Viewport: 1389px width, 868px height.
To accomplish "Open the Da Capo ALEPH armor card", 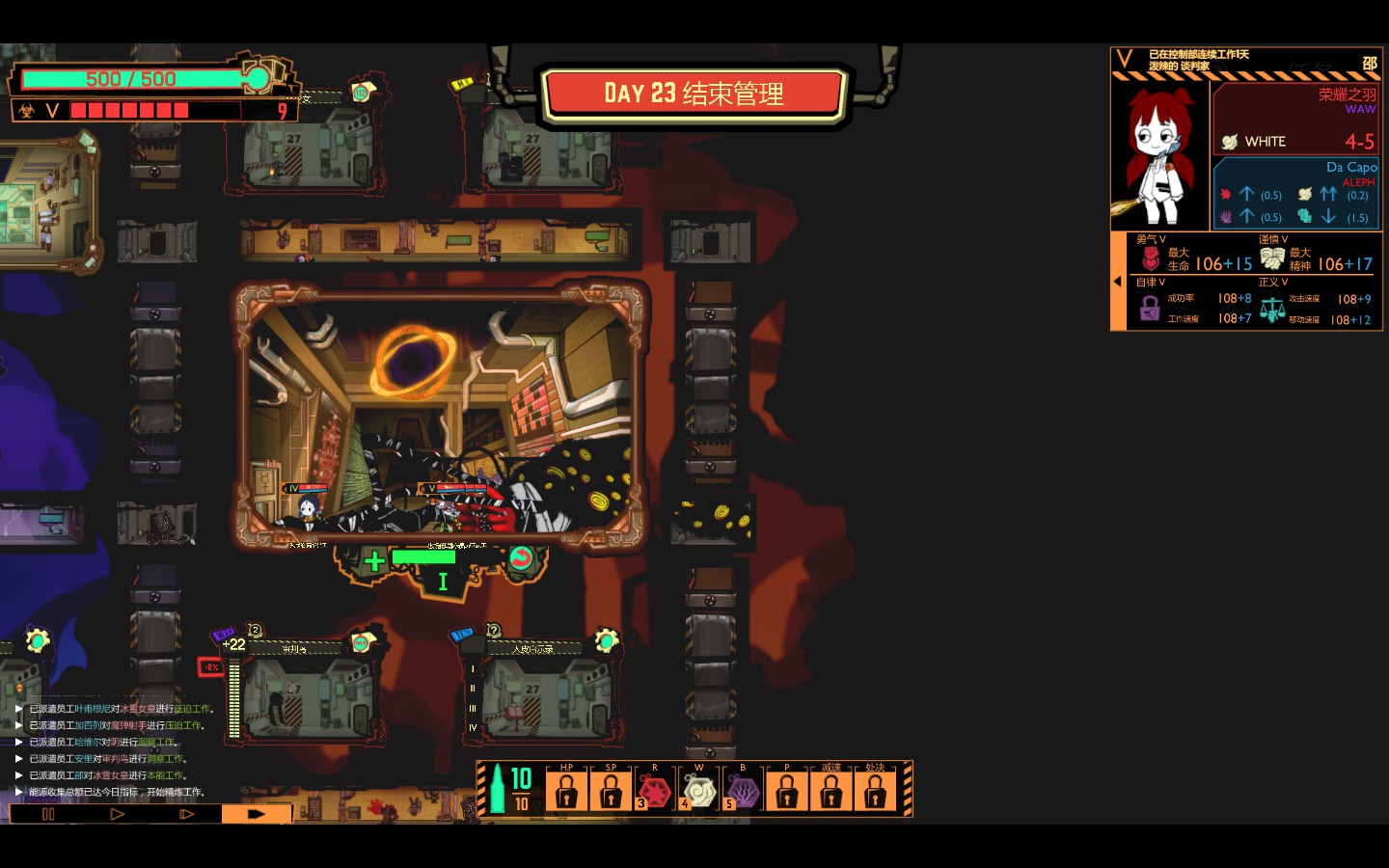I will [x=1294, y=193].
